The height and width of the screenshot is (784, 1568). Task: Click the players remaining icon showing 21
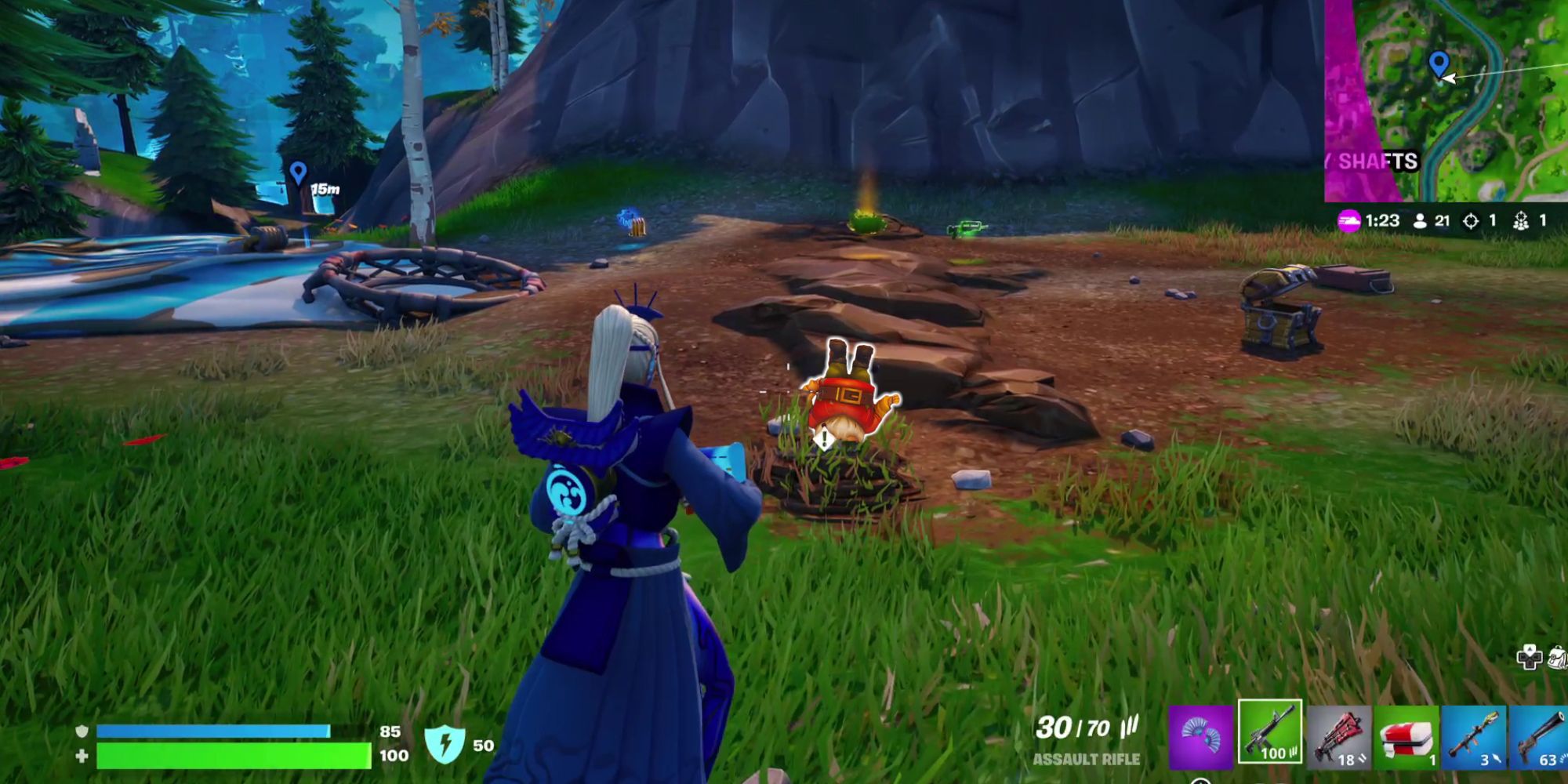click(1420, 222)
